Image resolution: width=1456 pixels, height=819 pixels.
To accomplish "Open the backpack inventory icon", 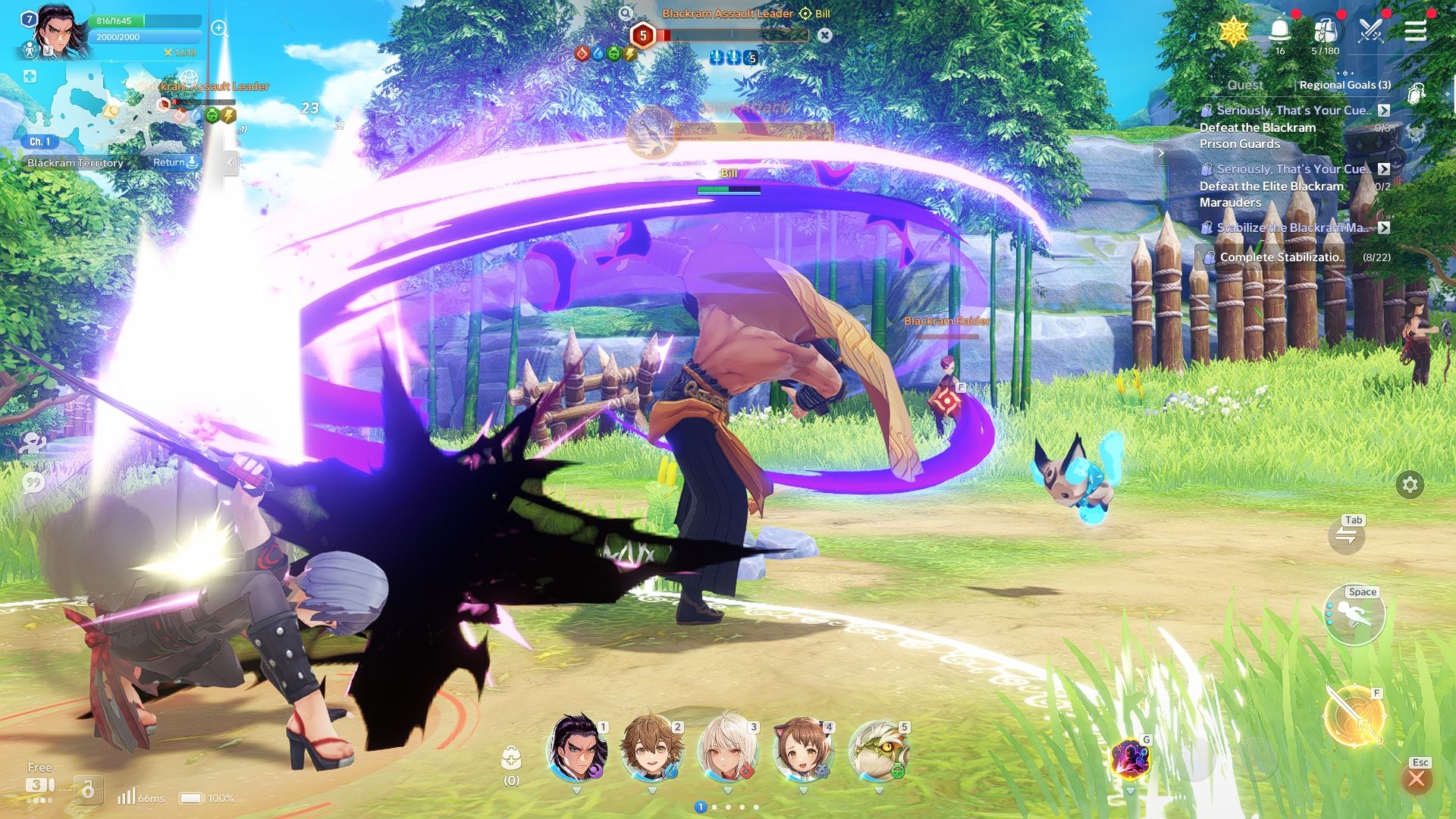I will tap(1325, 31).
